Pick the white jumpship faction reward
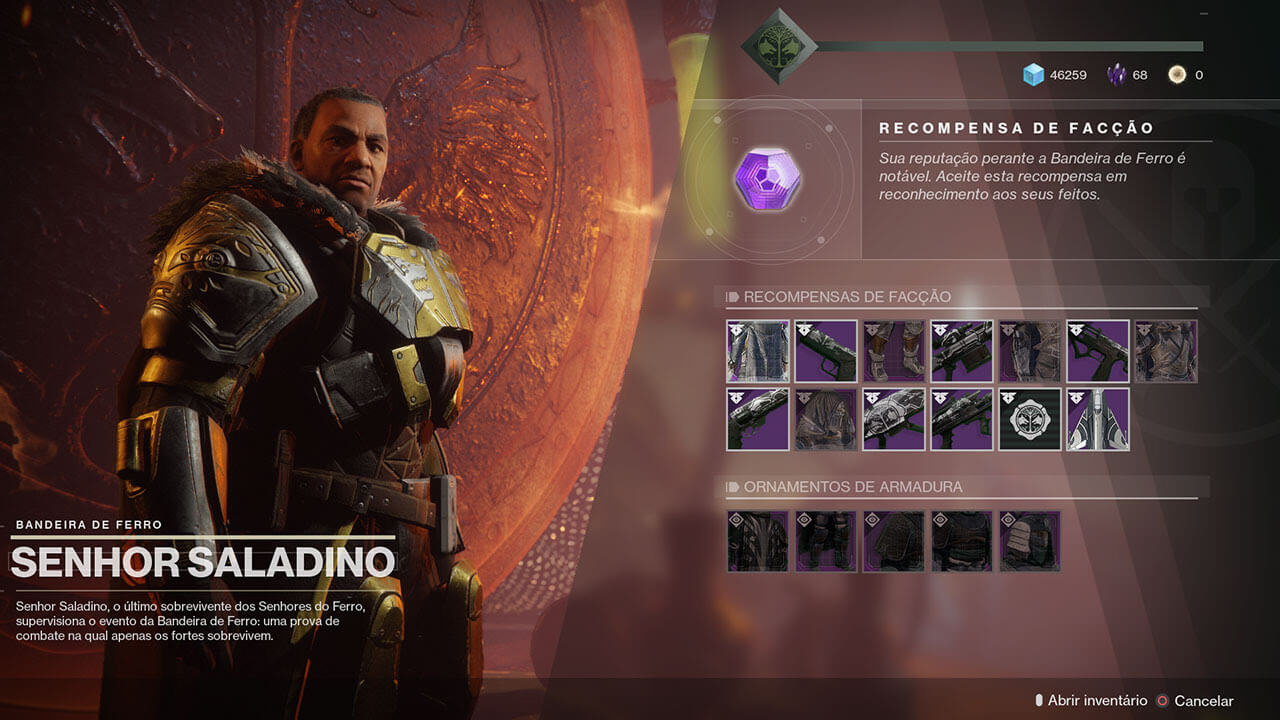1280x720 pixels. click(x=1098, y=419)
